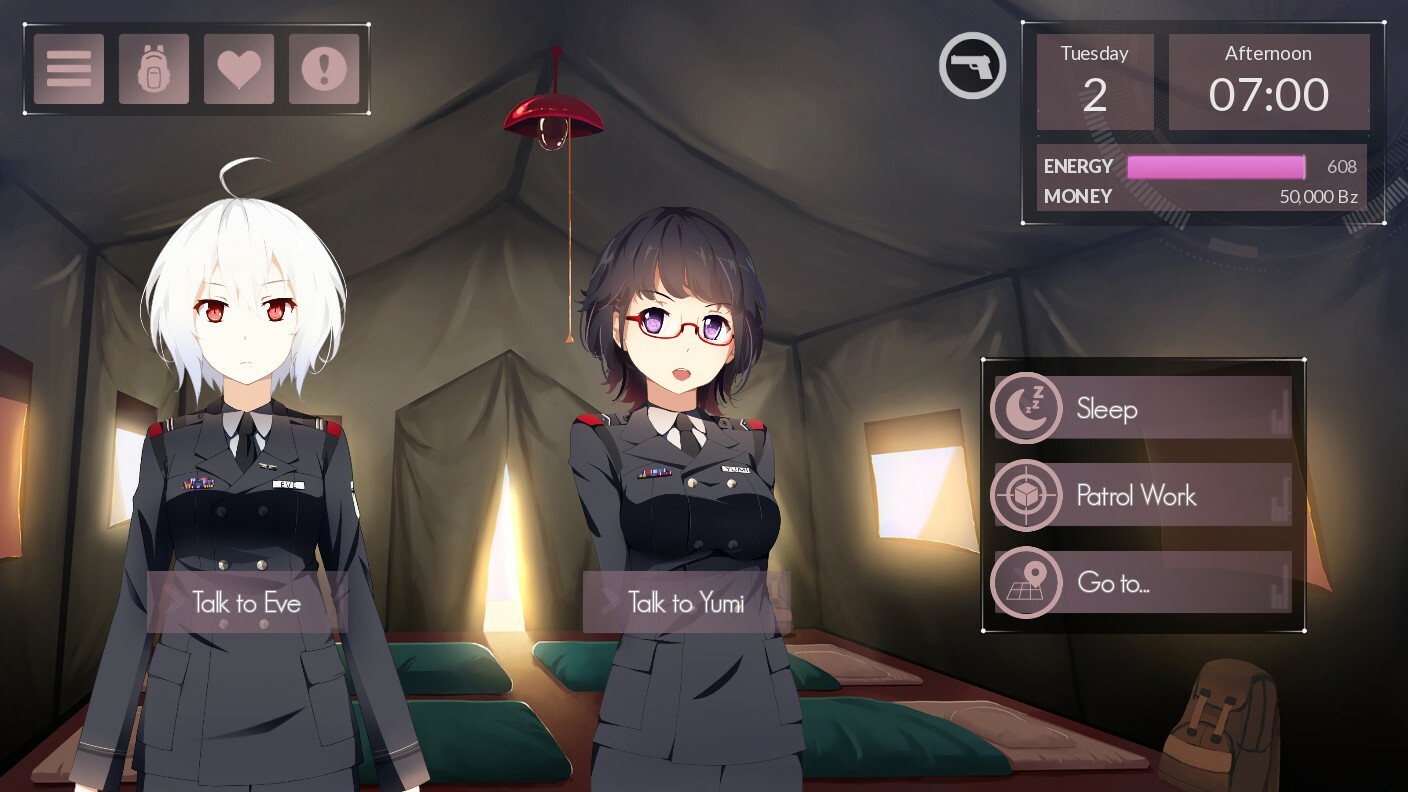Click the heart relationships icon
Image resolution: width=1408 pixels, height=792 pixels.
coord(239,67)
